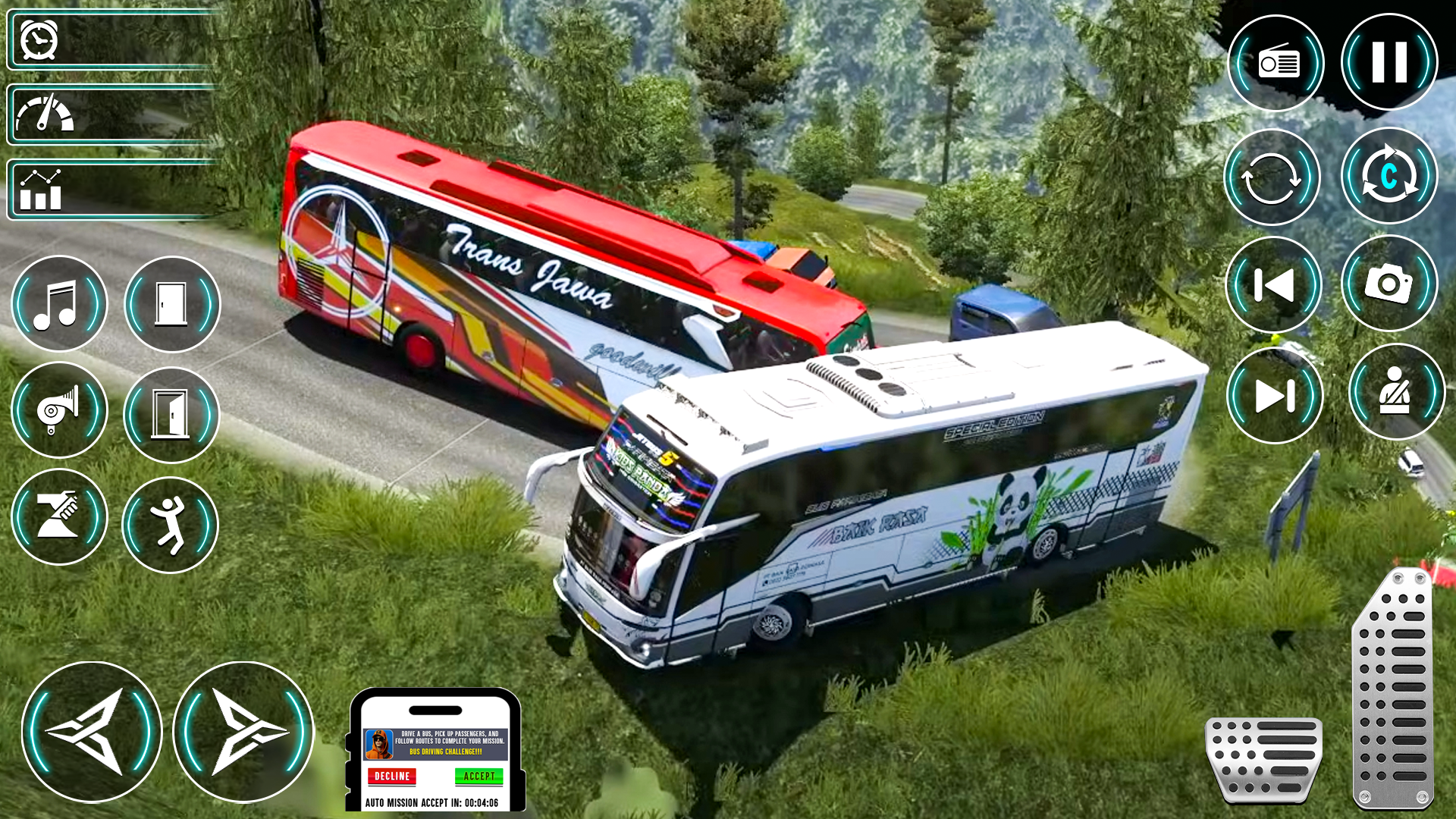The height and width of the screenshot is (819, 1456).
Task: Toggle the front bus door
Action: (x=171, y=303)
